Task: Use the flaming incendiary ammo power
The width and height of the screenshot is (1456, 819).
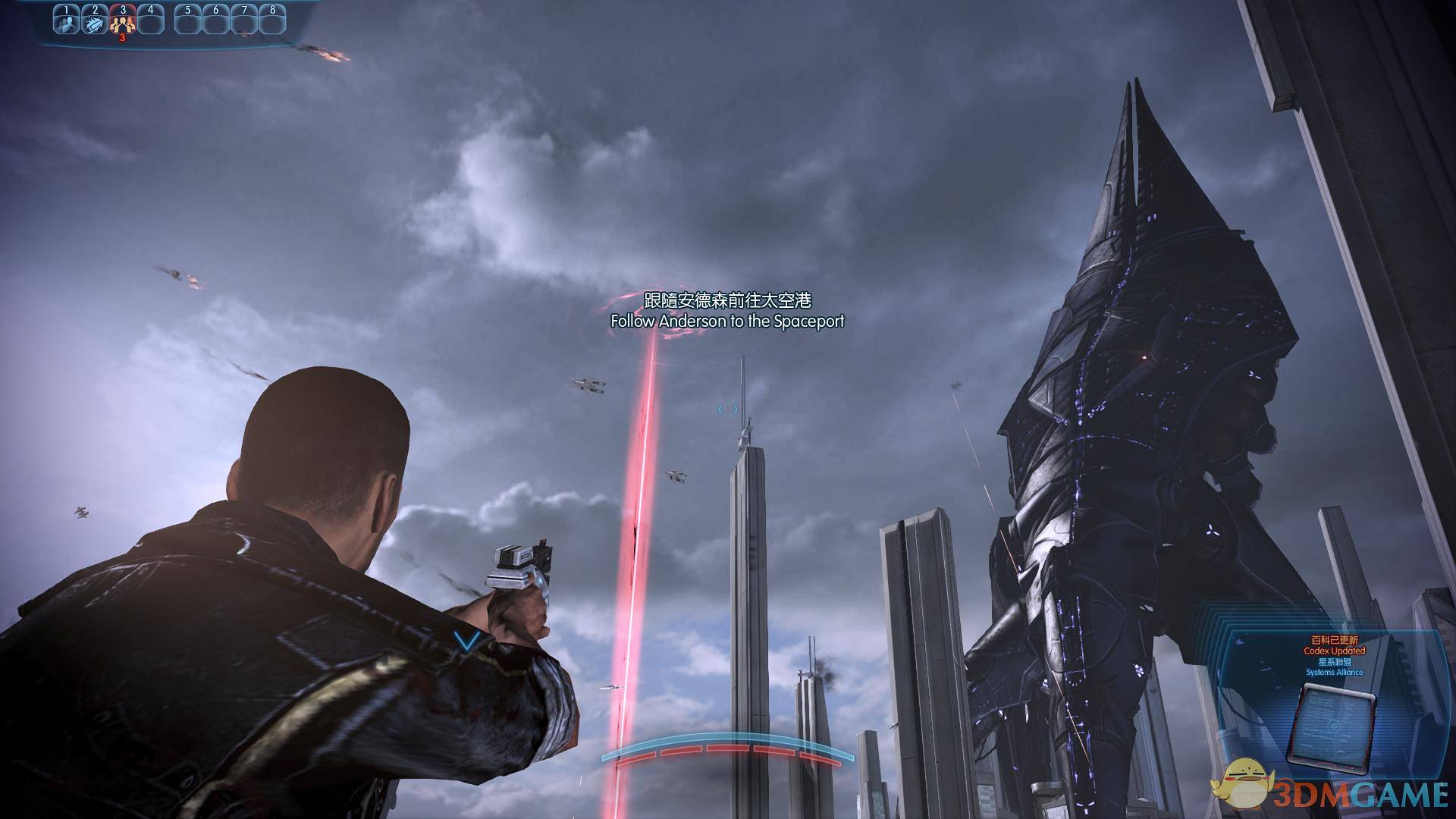Action: pyautogui.click(x=96, y=23)
